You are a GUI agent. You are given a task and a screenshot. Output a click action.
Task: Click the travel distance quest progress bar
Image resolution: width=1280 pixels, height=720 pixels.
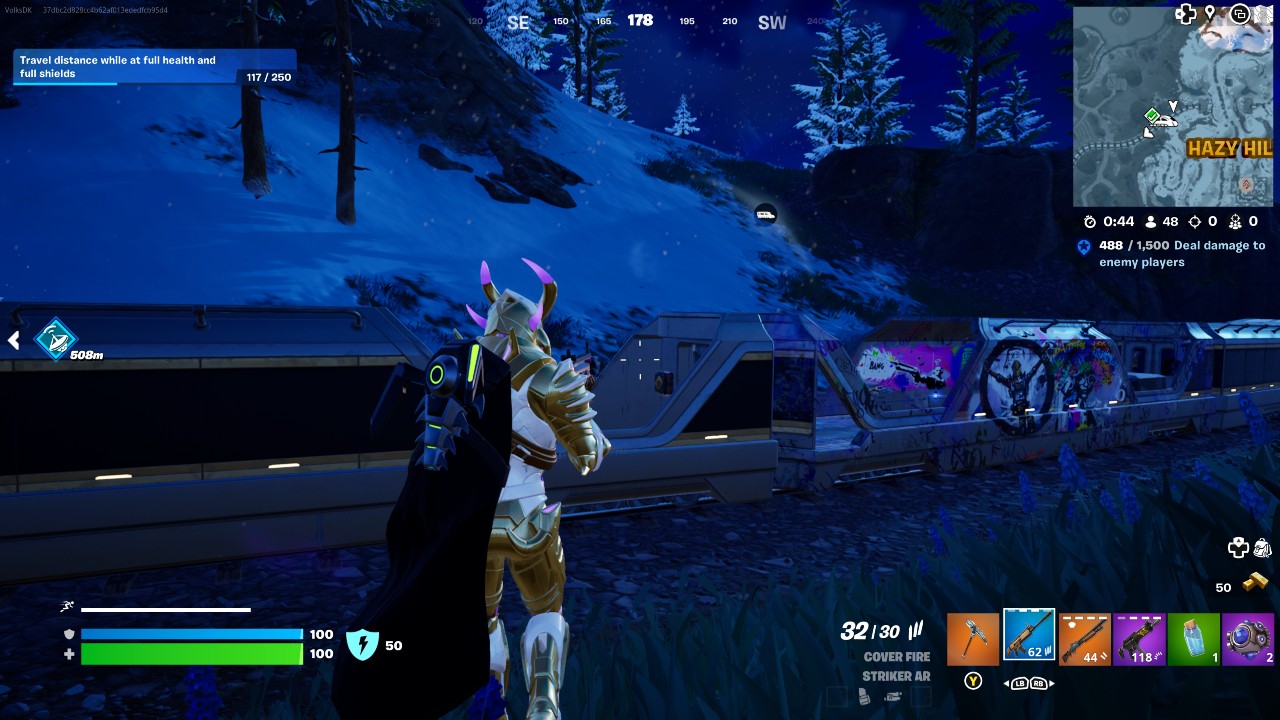coord(150,66)
